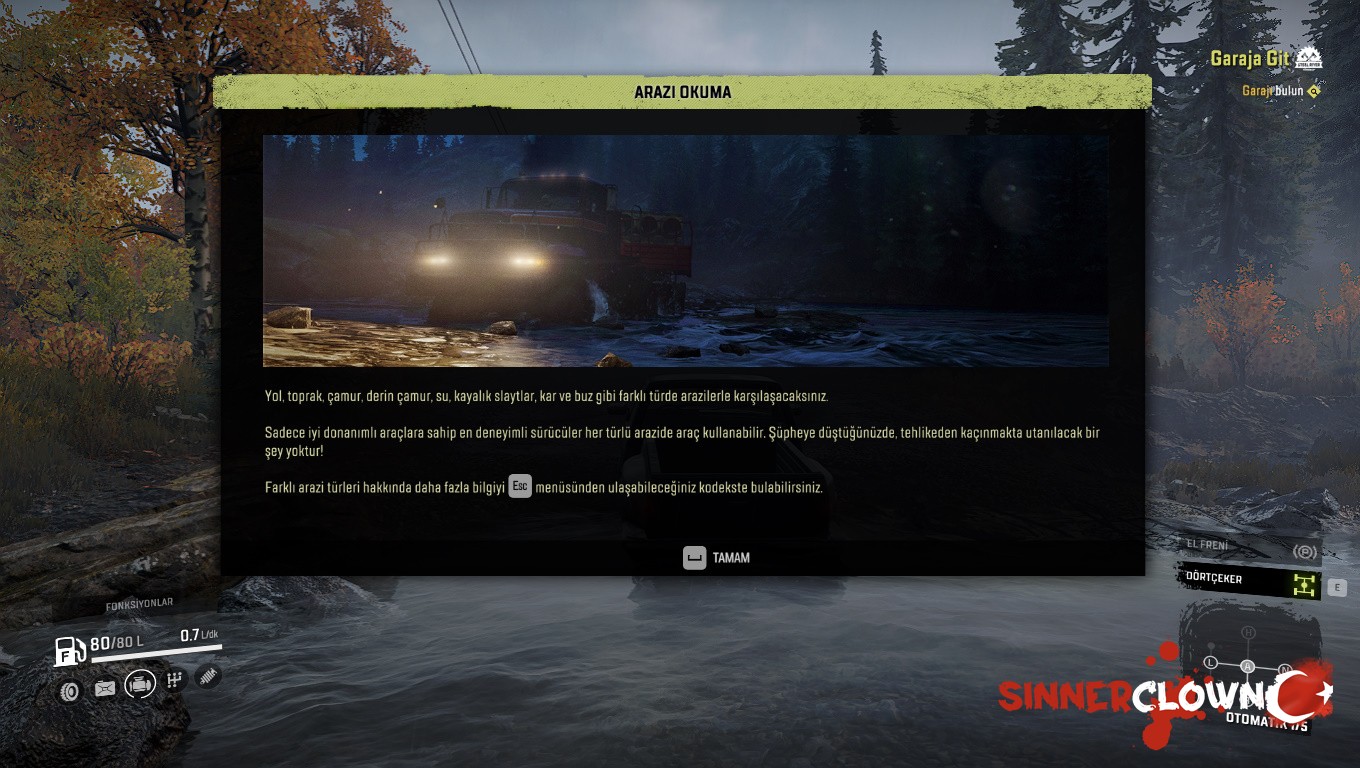The height and width of the screenshot is (768, 1360).
Task: Select the gearbox status icon
Action: tap(176, 680)
